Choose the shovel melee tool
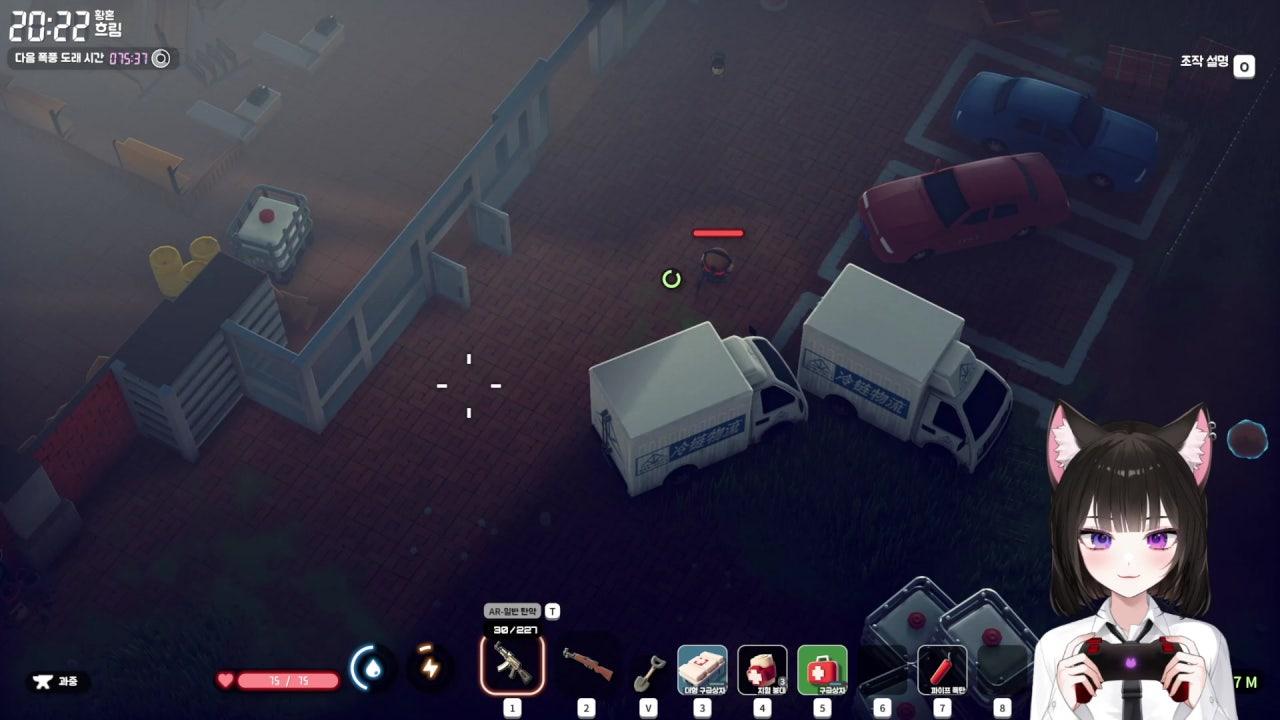The height and width of the screenshot is (720, 1280). (x=649, y=671)
